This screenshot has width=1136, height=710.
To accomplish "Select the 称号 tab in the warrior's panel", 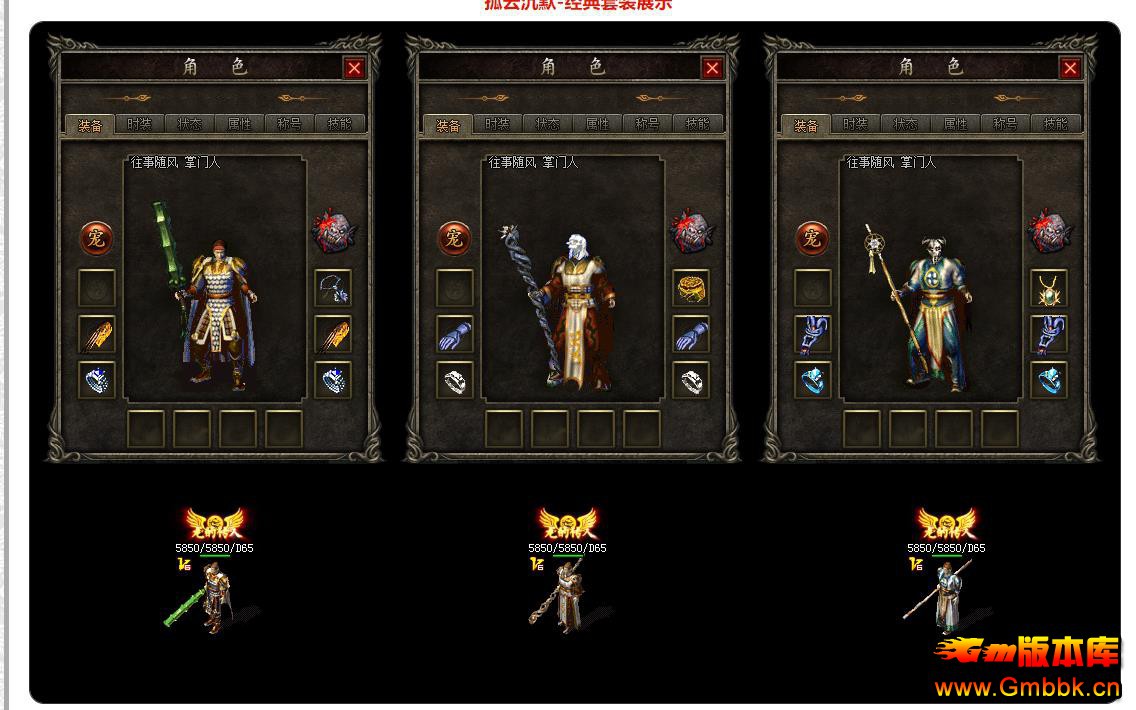I will click(290, 125).
